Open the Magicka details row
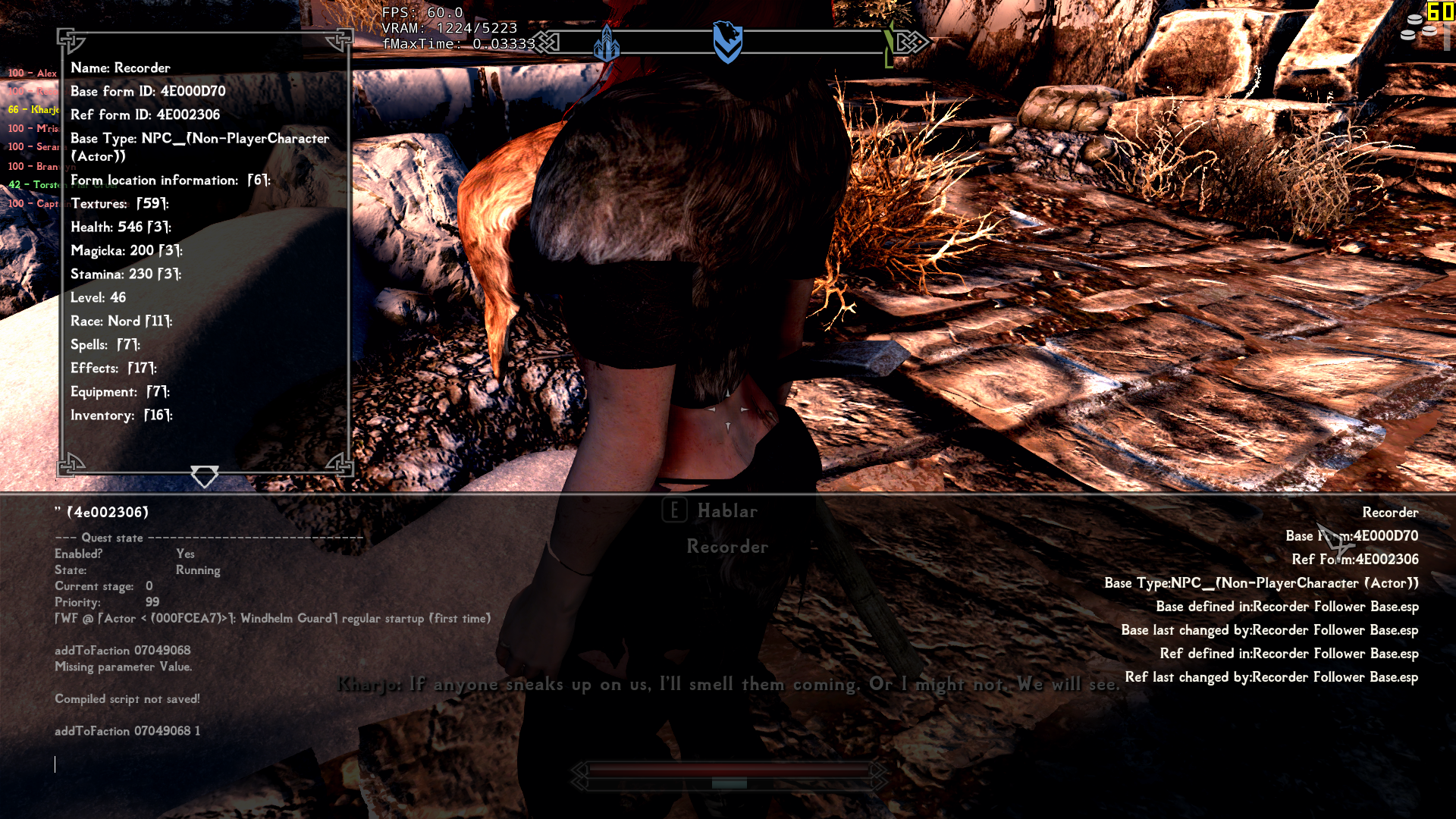This screenshot has width=1456, height=819. pyautogui.click(x=126, y=251)
